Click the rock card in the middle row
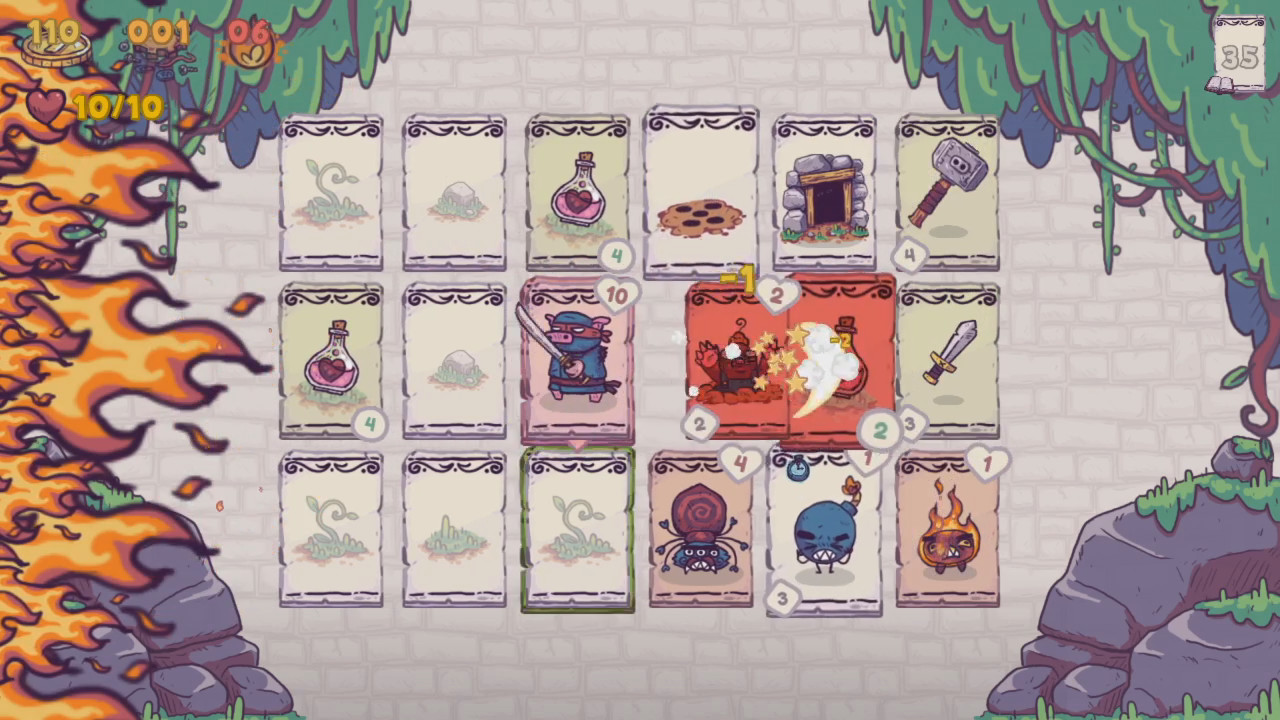The height and width of the screenshot is (720, 1280). coord(455,360)
